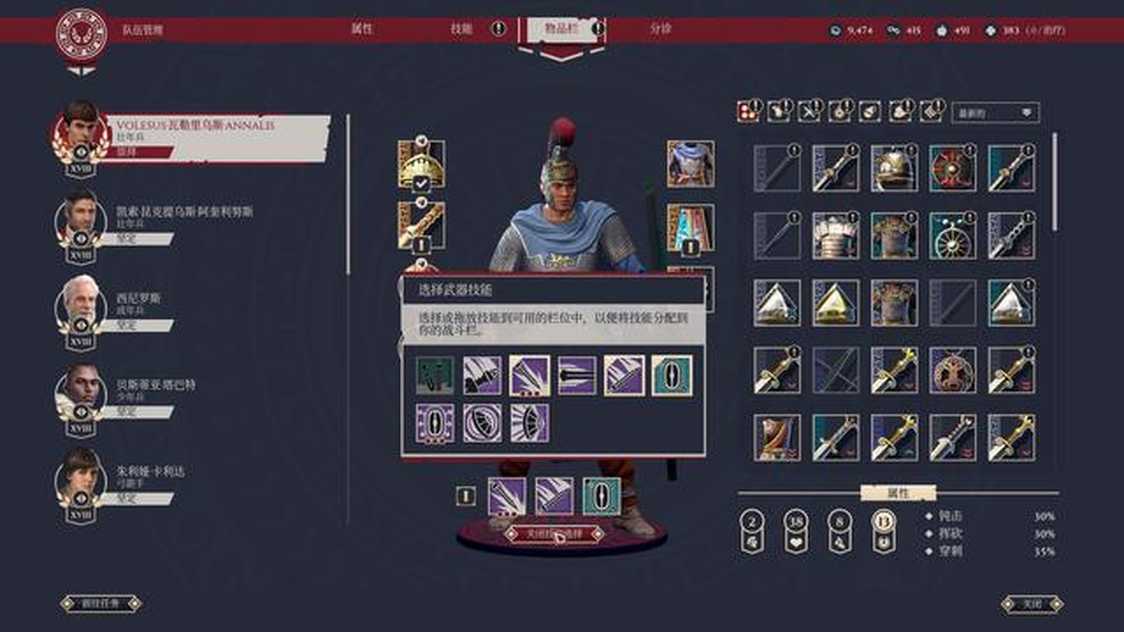The width and height of the screenshot is (1124, 632).
Task: Click the 前往任务 button
Action: tap(100, 603)
